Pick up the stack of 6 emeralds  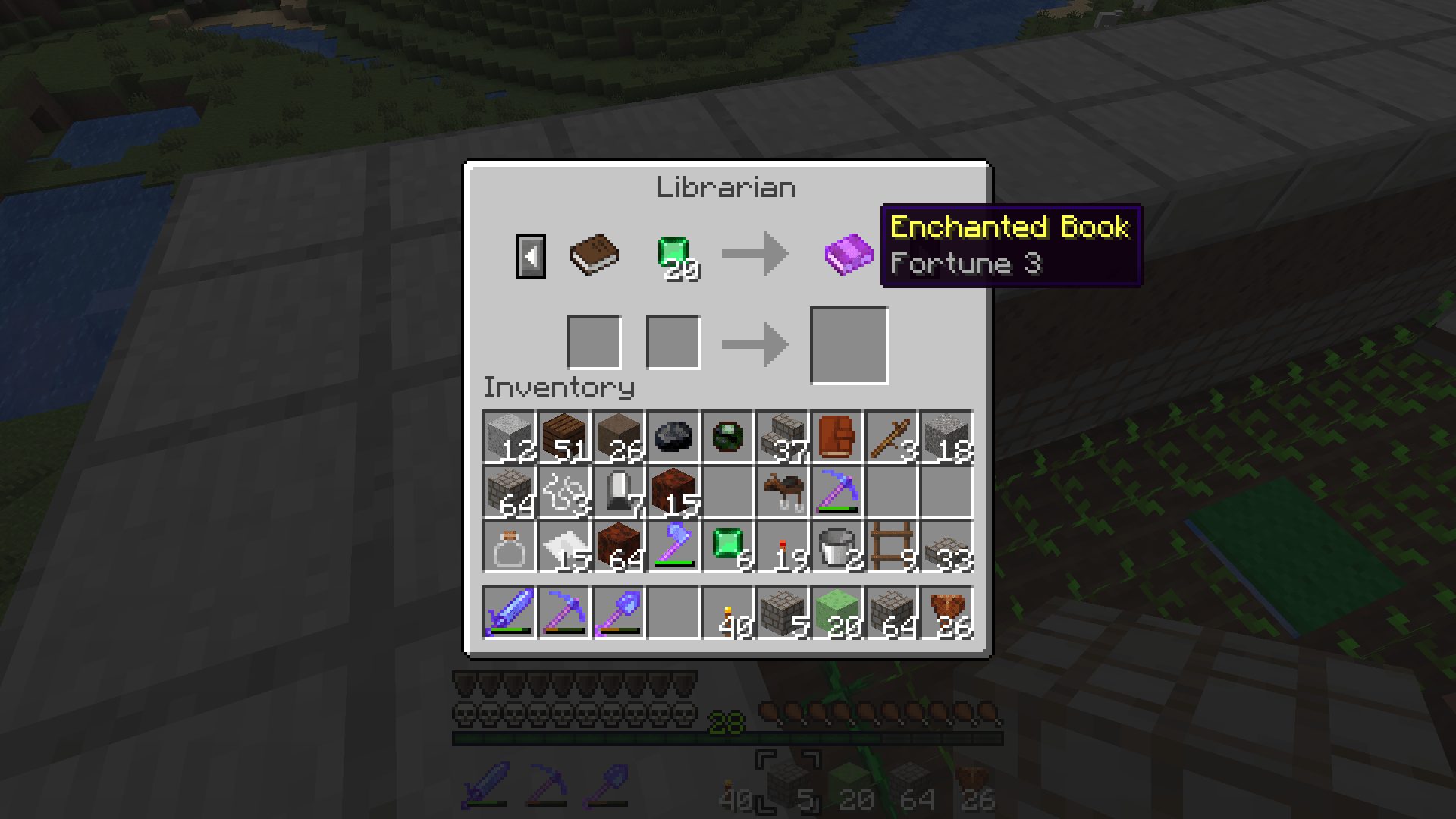pyautogui.click(x=727, y=546)
